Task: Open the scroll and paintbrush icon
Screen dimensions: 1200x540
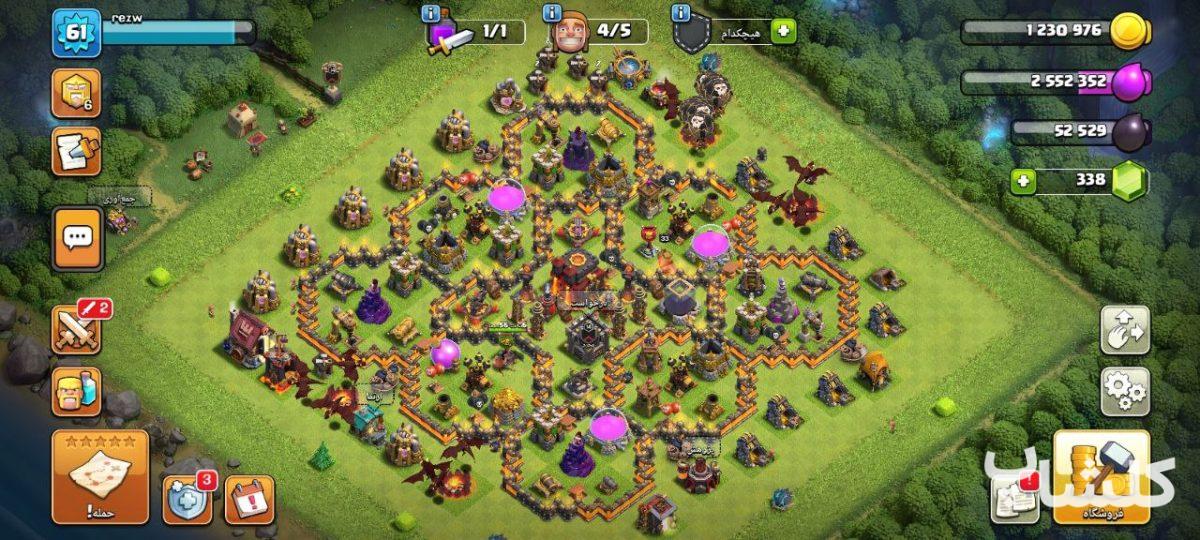Action: 77,152
